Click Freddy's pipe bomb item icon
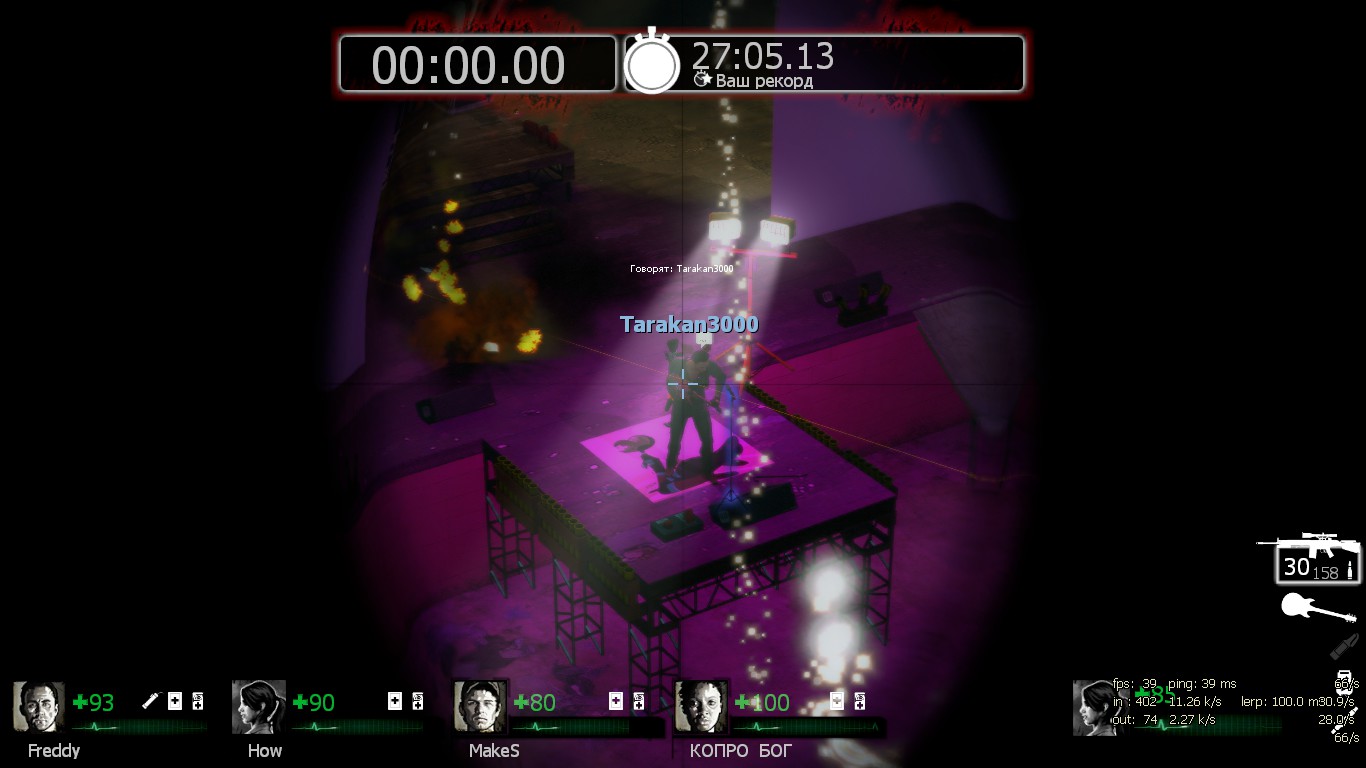 click(150, 701)
